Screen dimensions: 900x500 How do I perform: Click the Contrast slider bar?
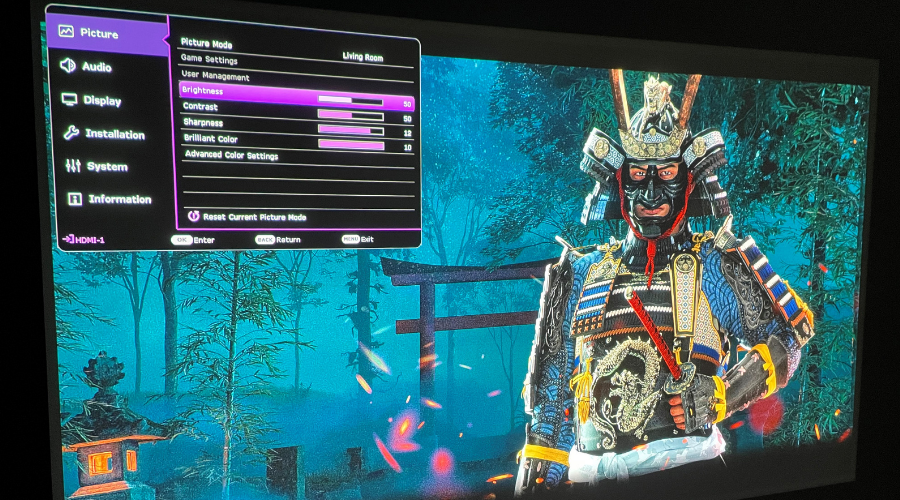point(350,115)
